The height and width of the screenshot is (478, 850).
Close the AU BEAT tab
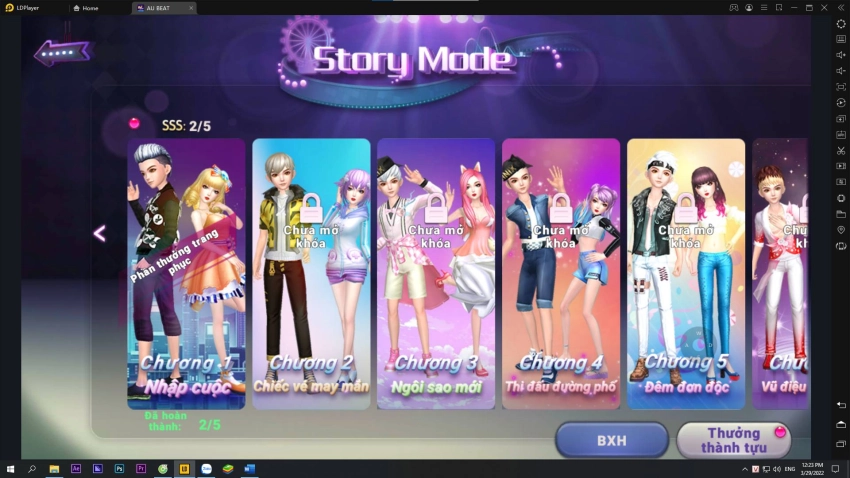[x=191, y=8]
